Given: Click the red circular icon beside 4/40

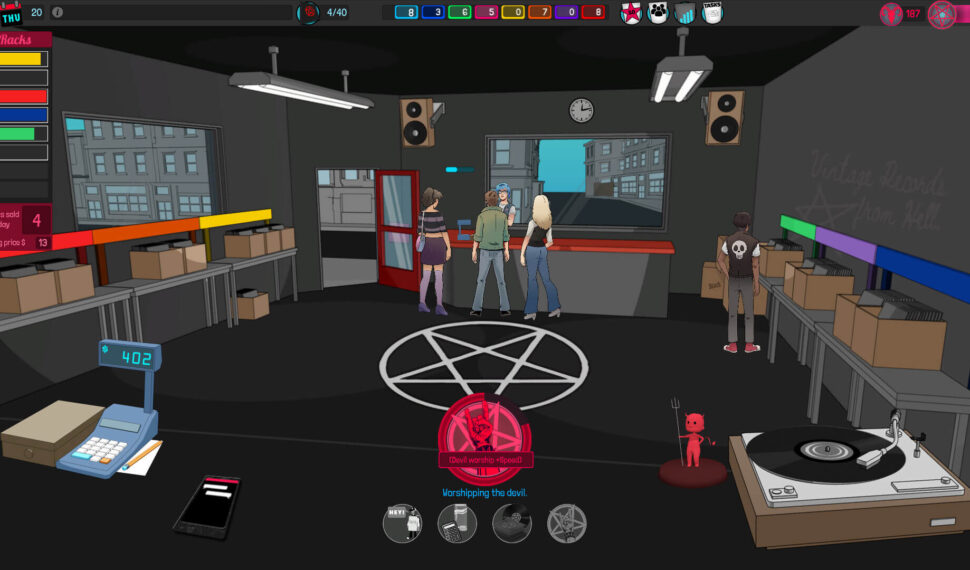Looking at the screenshot, I should [310, 12].
